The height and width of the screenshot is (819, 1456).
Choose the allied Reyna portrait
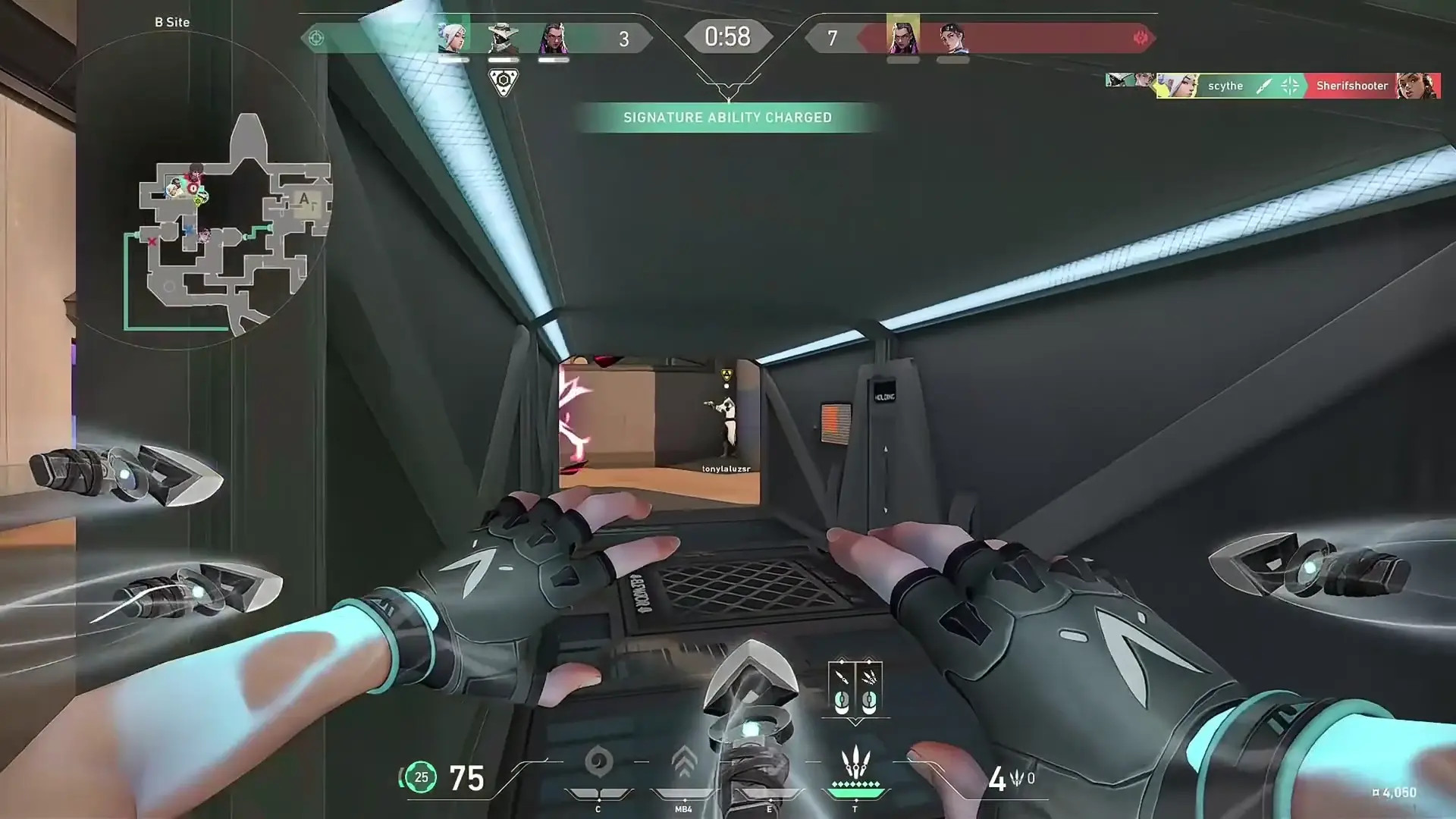tap(553, 37)
